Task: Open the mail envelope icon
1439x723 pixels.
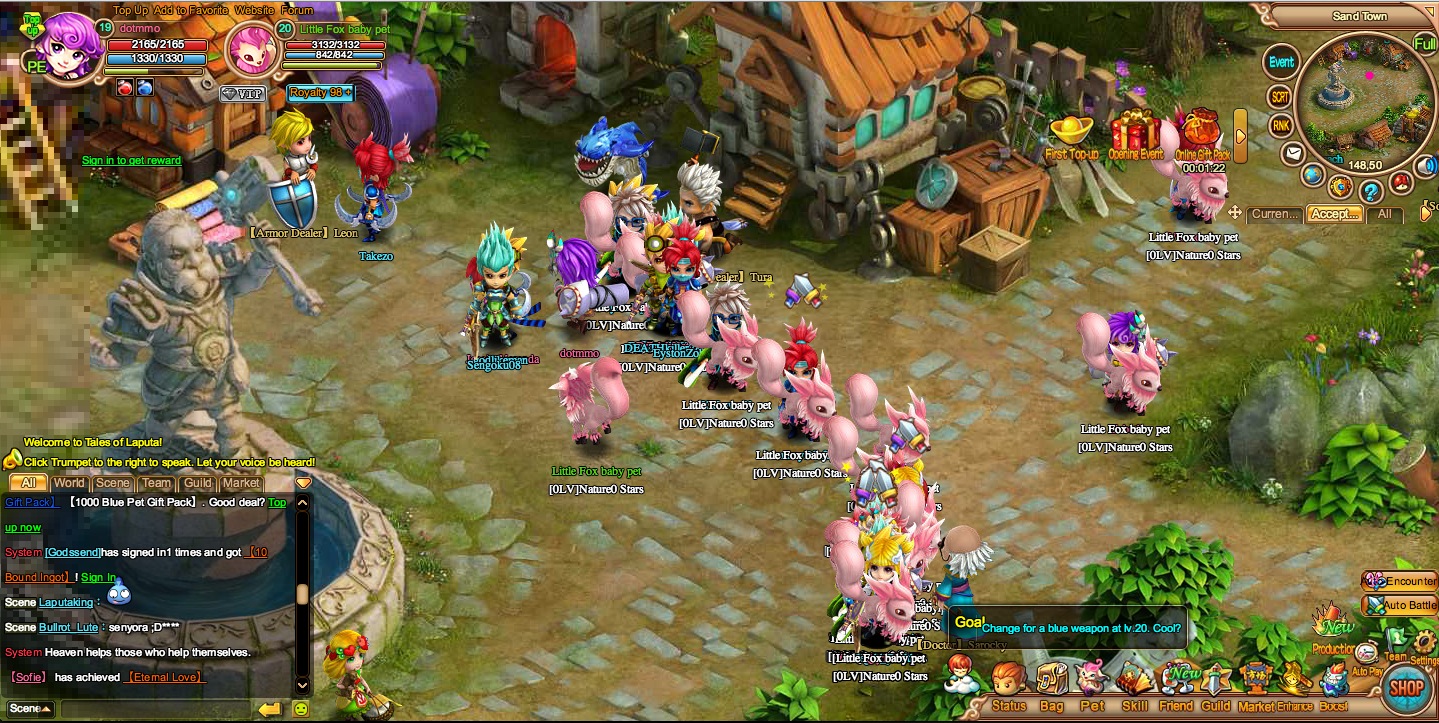Action: coord(1294,154)
